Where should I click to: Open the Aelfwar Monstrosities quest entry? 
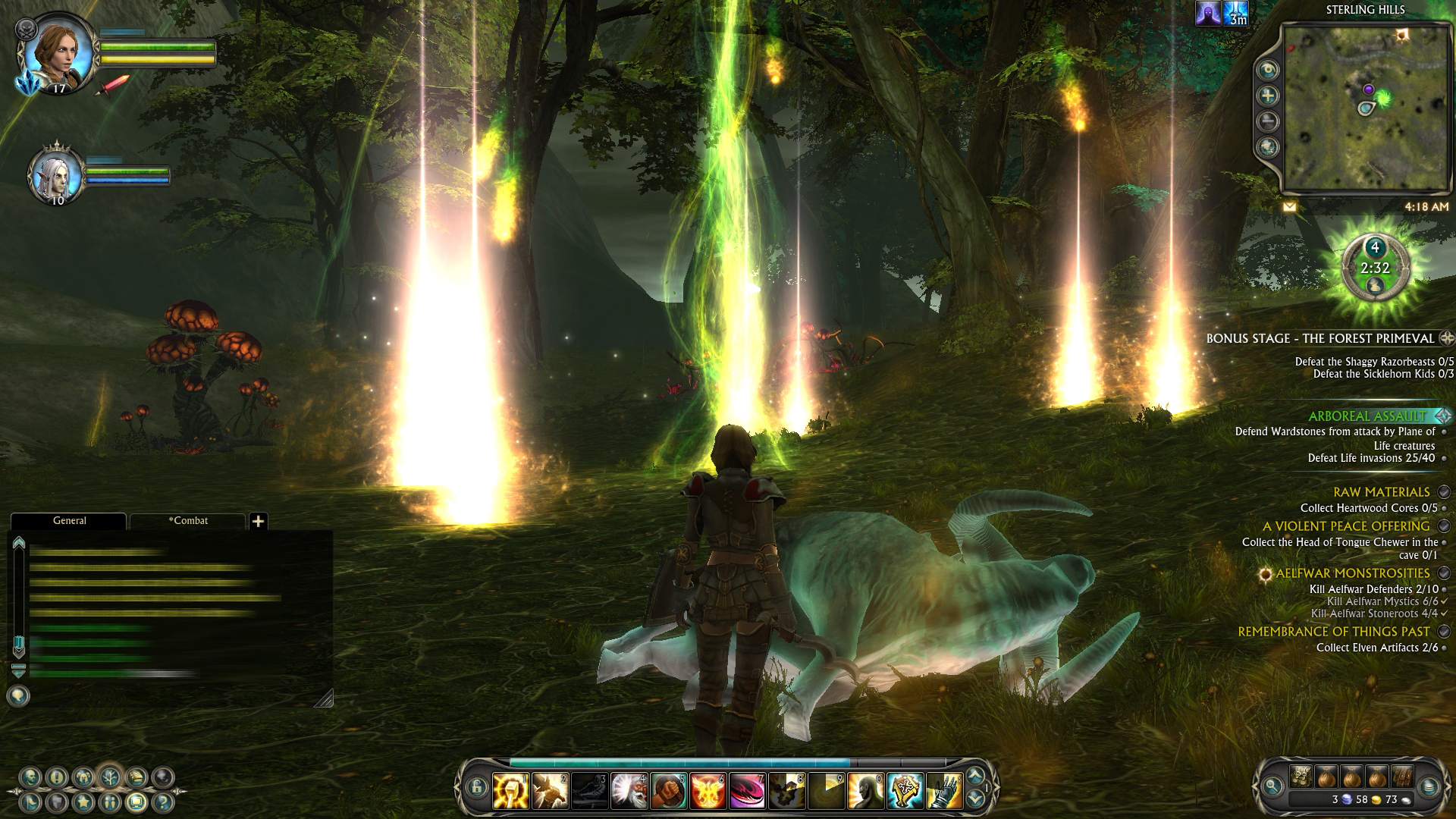click(x=1352, y=573)
